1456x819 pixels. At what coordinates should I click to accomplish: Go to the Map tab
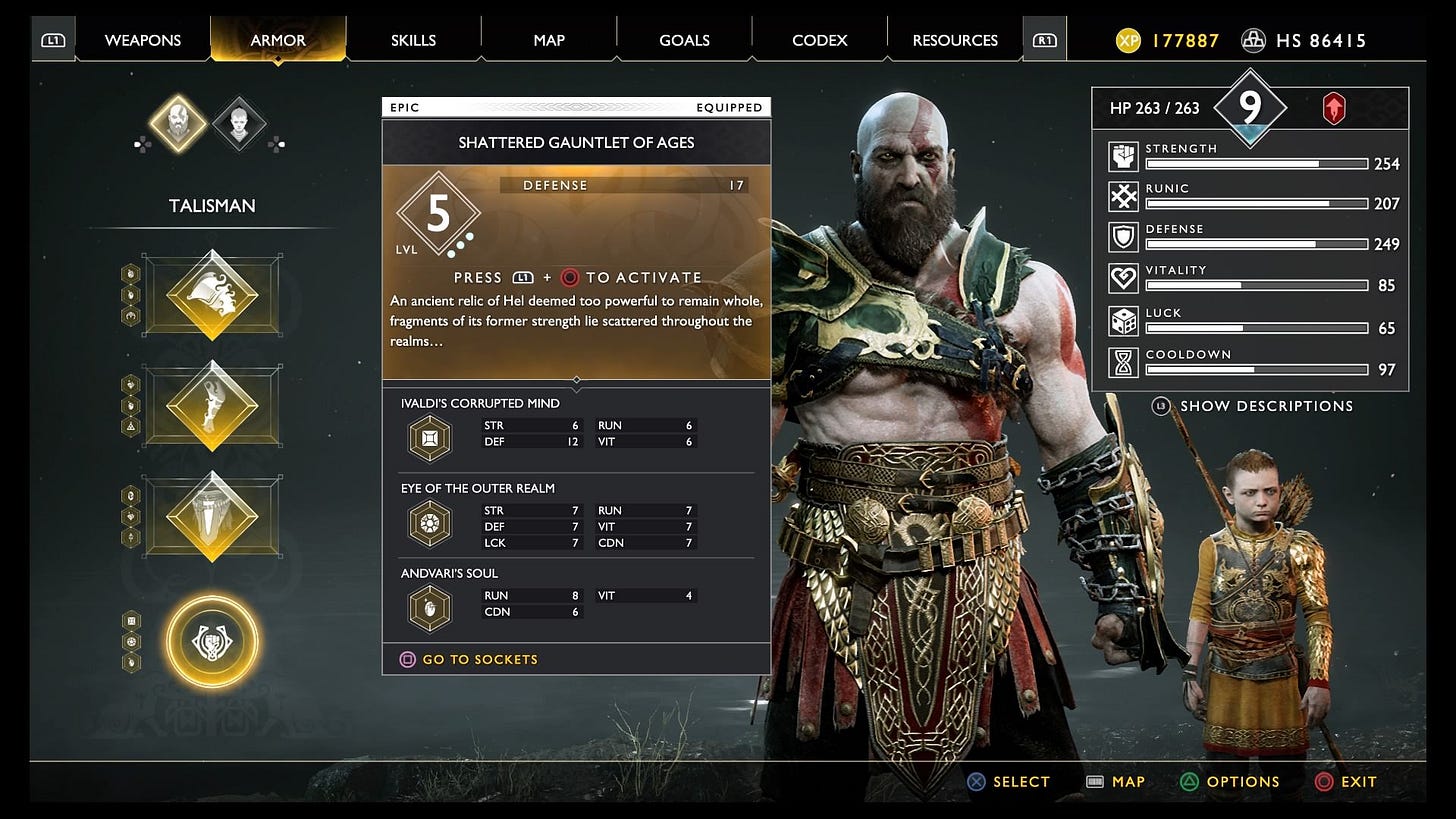click(548, 40)
